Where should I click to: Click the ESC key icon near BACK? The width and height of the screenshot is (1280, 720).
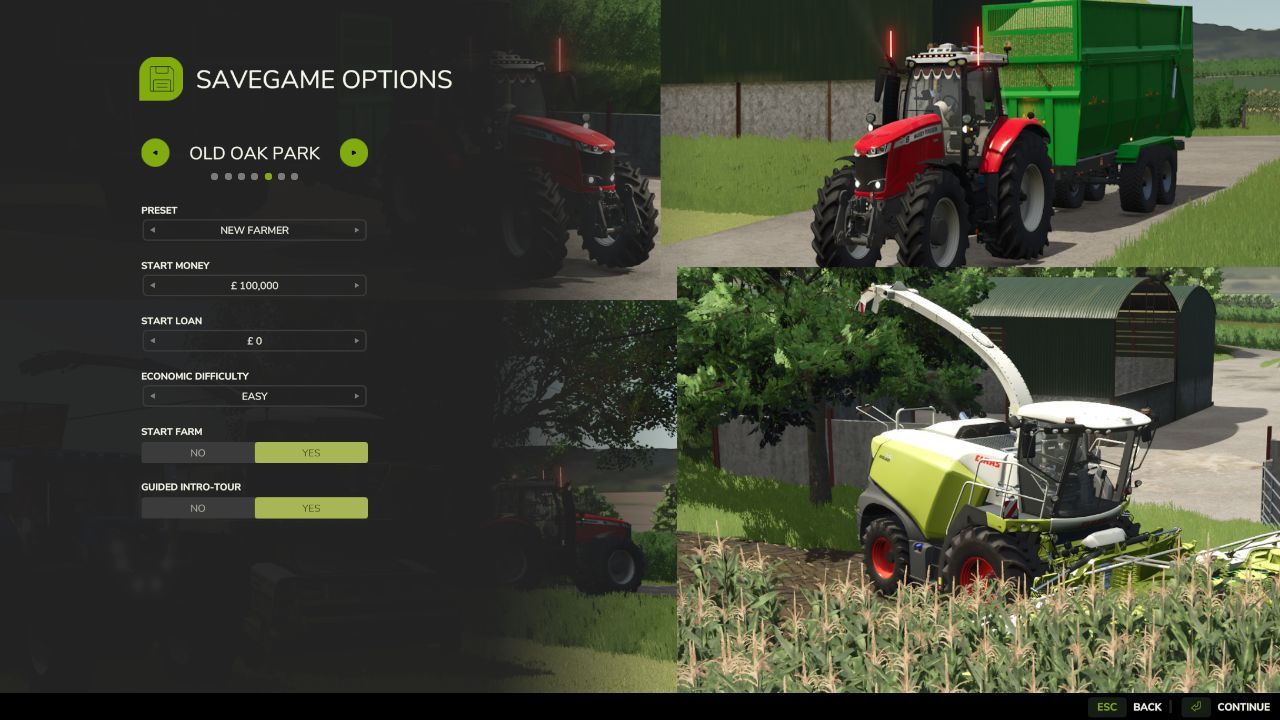coord(1107,706)
